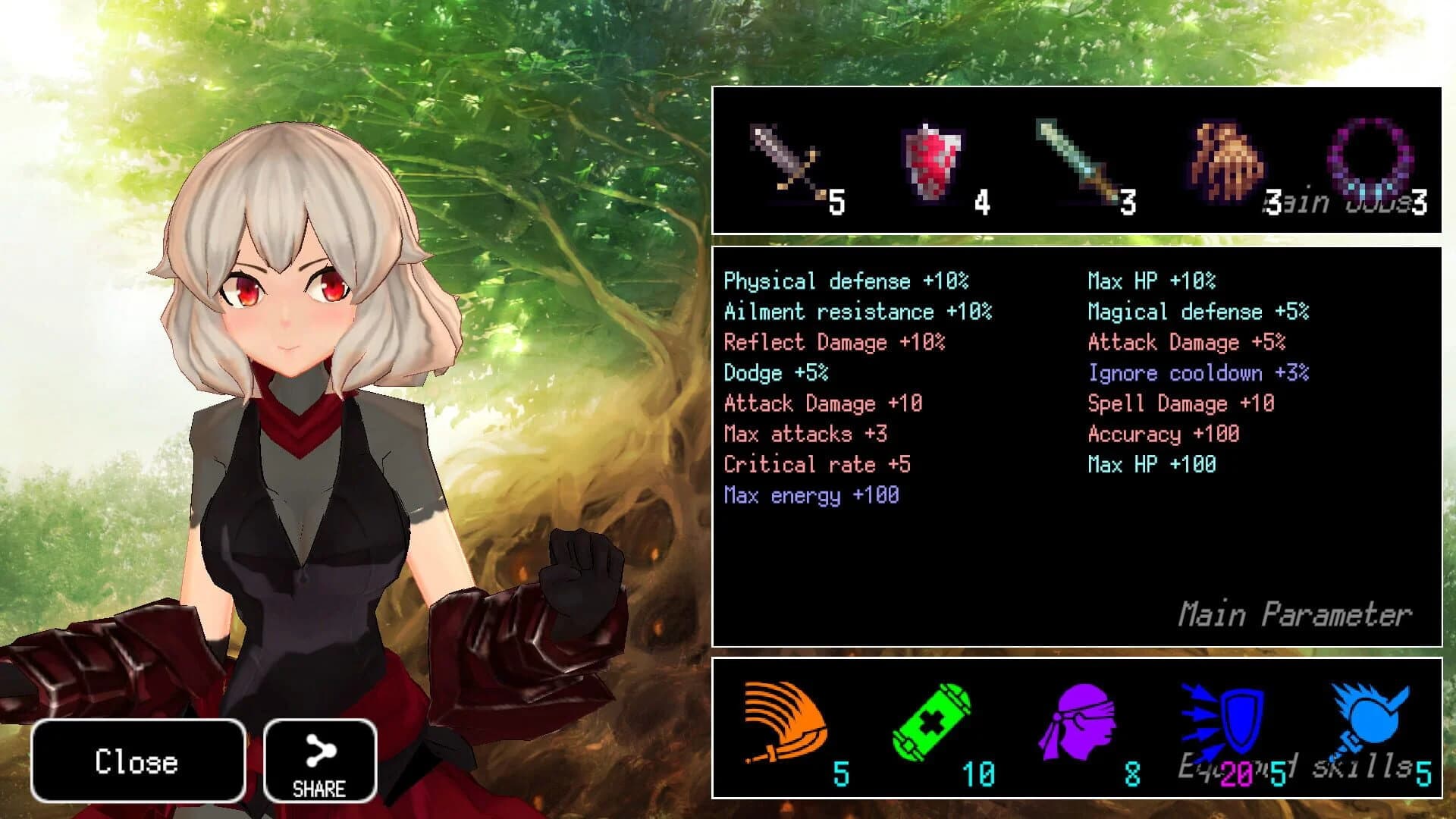Click the SHARE button
Image resolution: width=1456 pixels, height=819 pixels.
[320, 761]
